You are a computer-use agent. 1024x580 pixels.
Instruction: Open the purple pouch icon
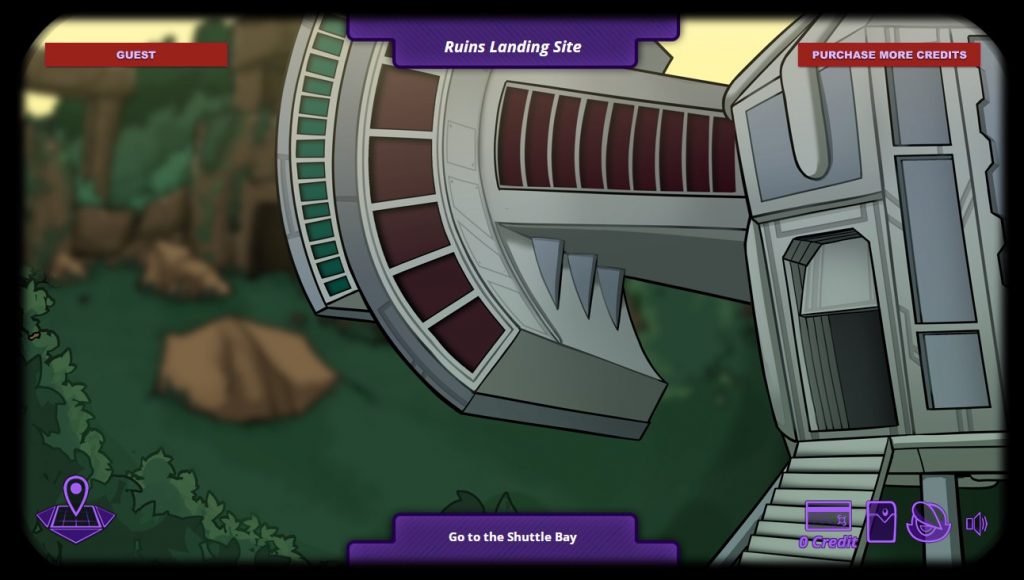click(x=881, y=521)
